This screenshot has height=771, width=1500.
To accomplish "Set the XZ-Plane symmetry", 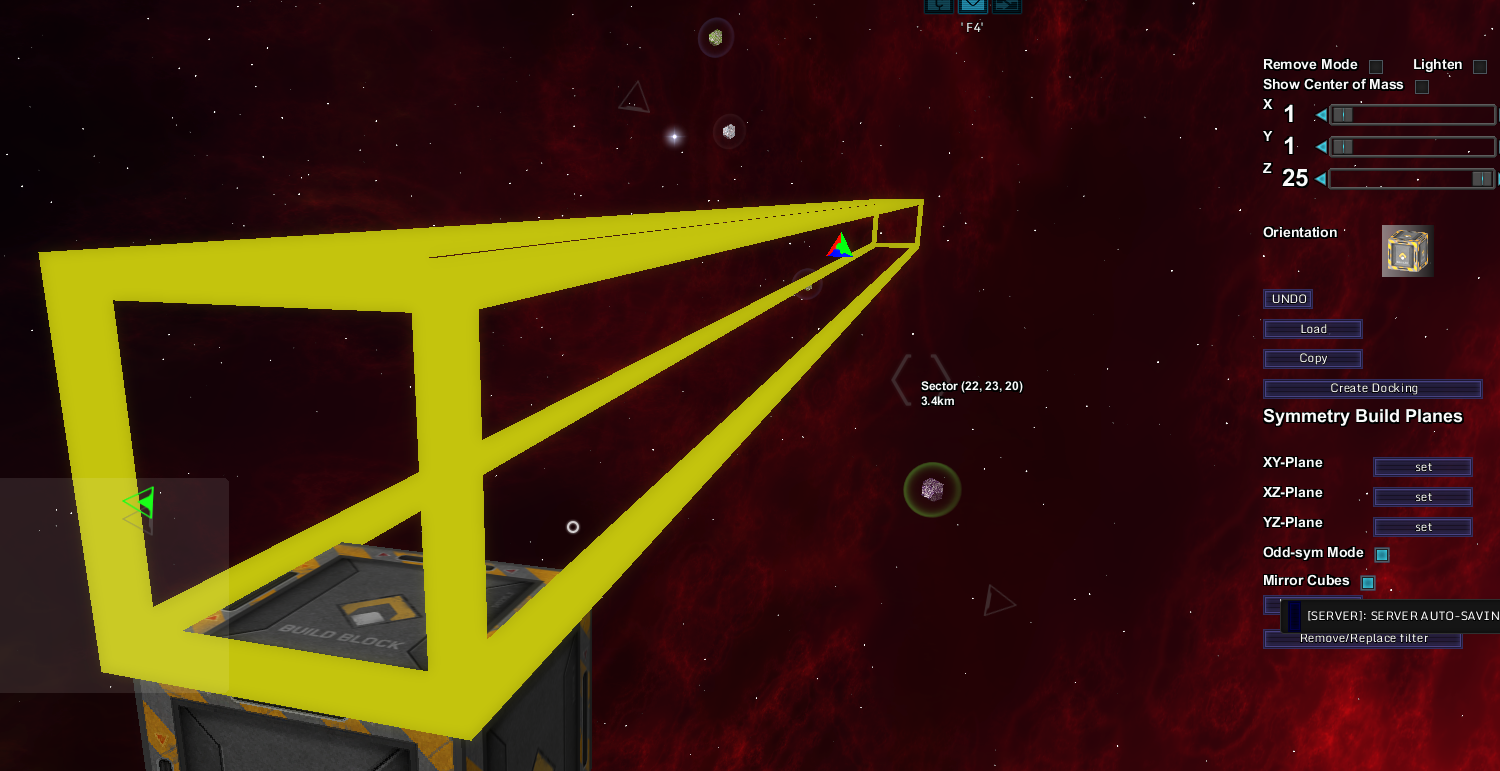I will click(x=1423, y=497).
